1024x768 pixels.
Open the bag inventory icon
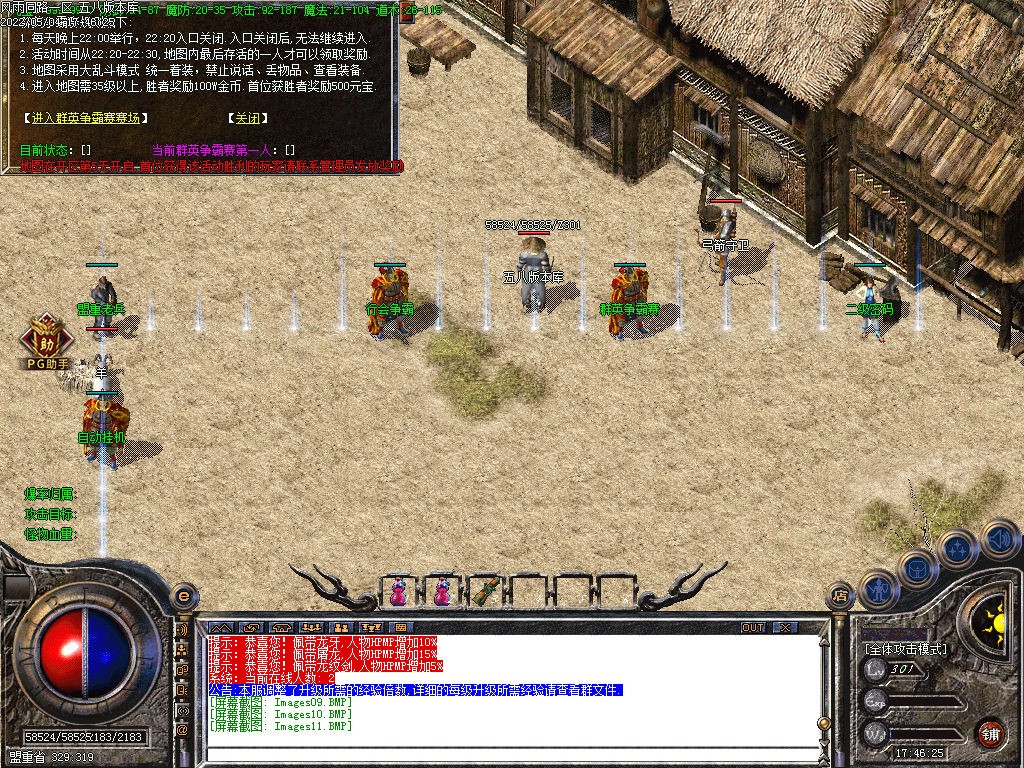pos(918,569)
